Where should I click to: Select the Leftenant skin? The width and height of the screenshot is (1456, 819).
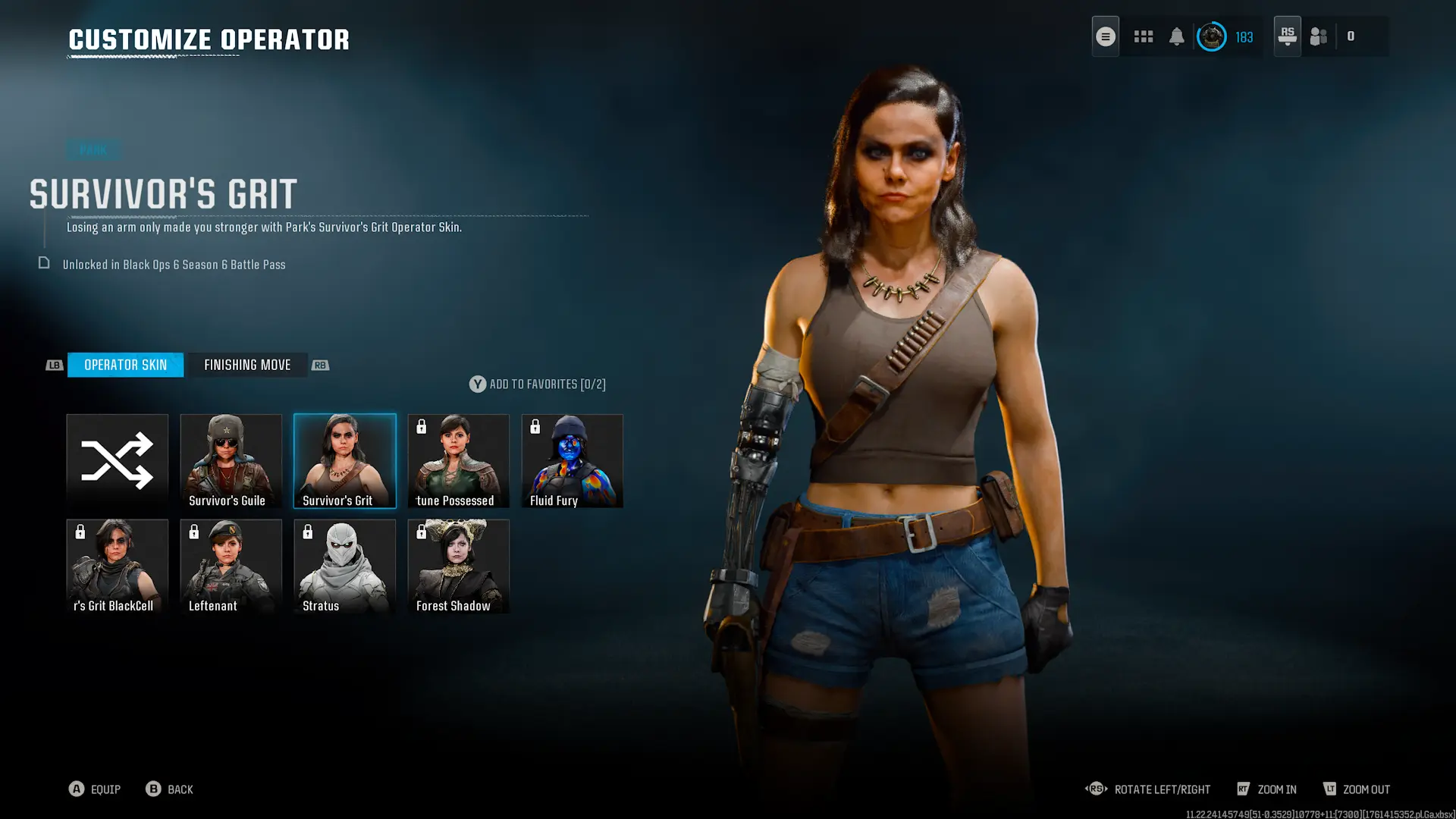tap(231, 566)
